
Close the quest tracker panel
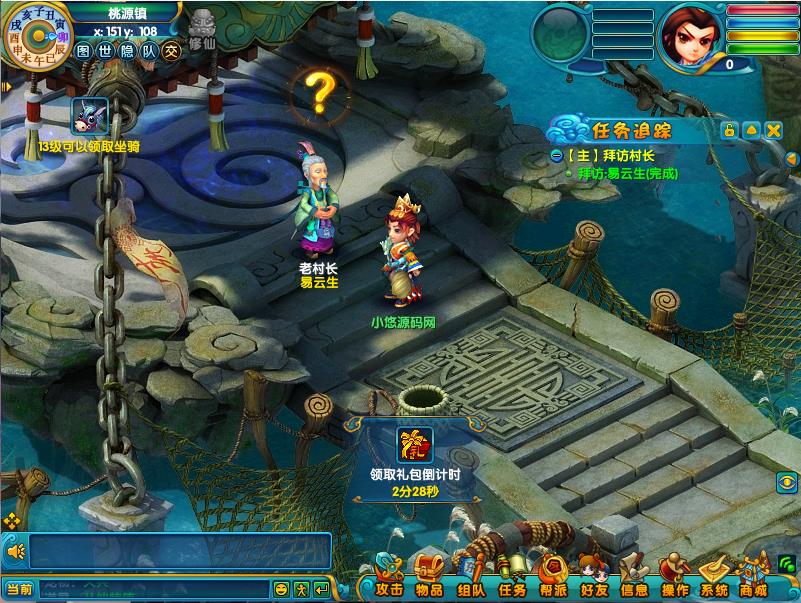click(x=773, y=131)
